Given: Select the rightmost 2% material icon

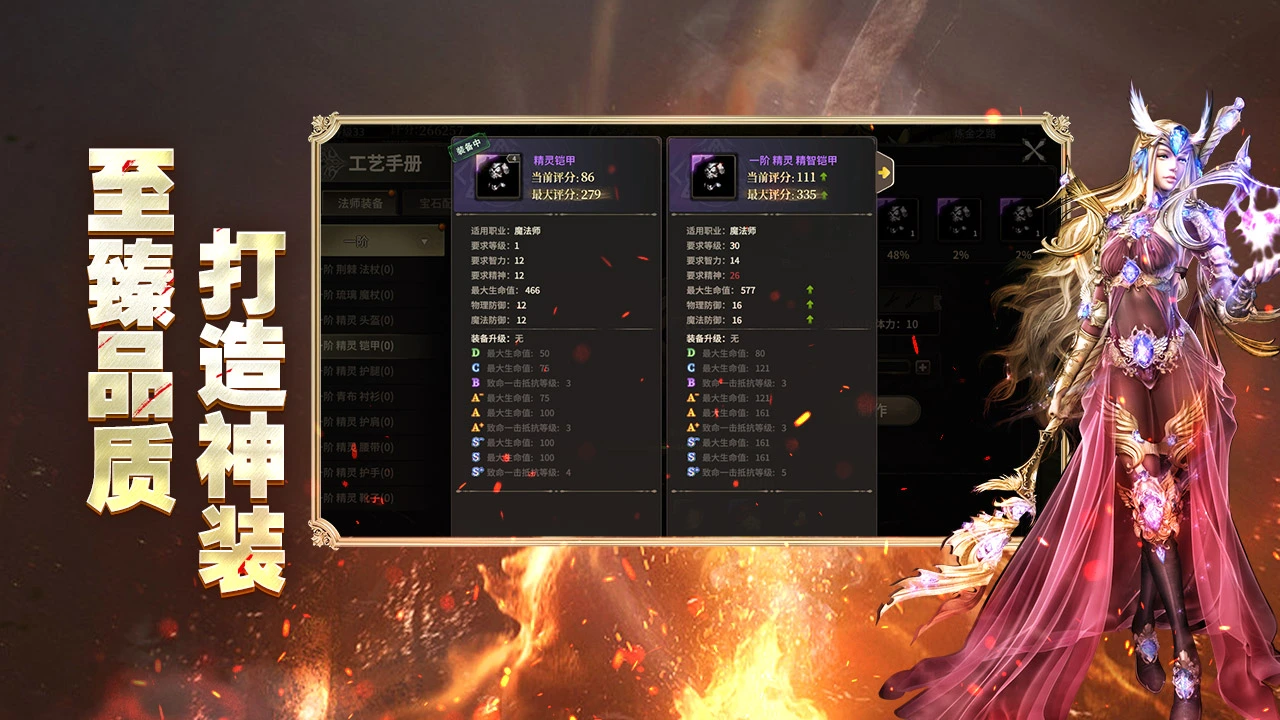Looking at the screenshot, I should point(1022,218).
